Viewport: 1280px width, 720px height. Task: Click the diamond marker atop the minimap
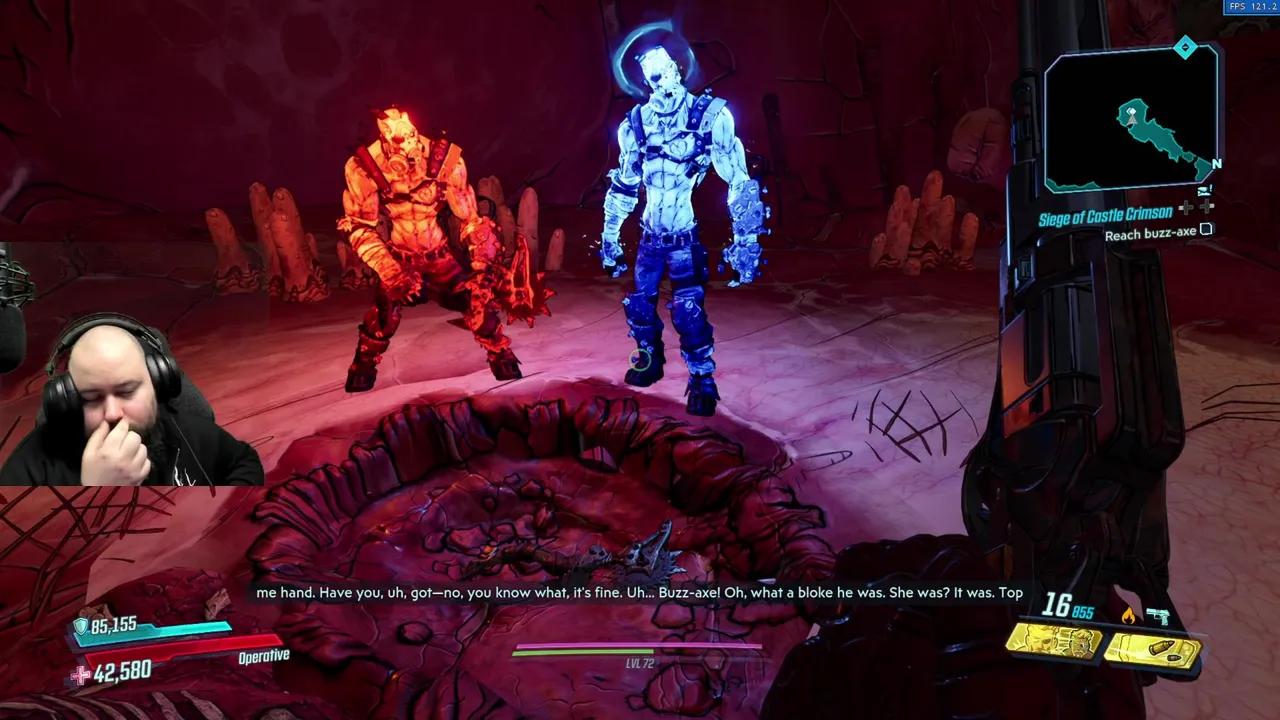point(1185,47)
